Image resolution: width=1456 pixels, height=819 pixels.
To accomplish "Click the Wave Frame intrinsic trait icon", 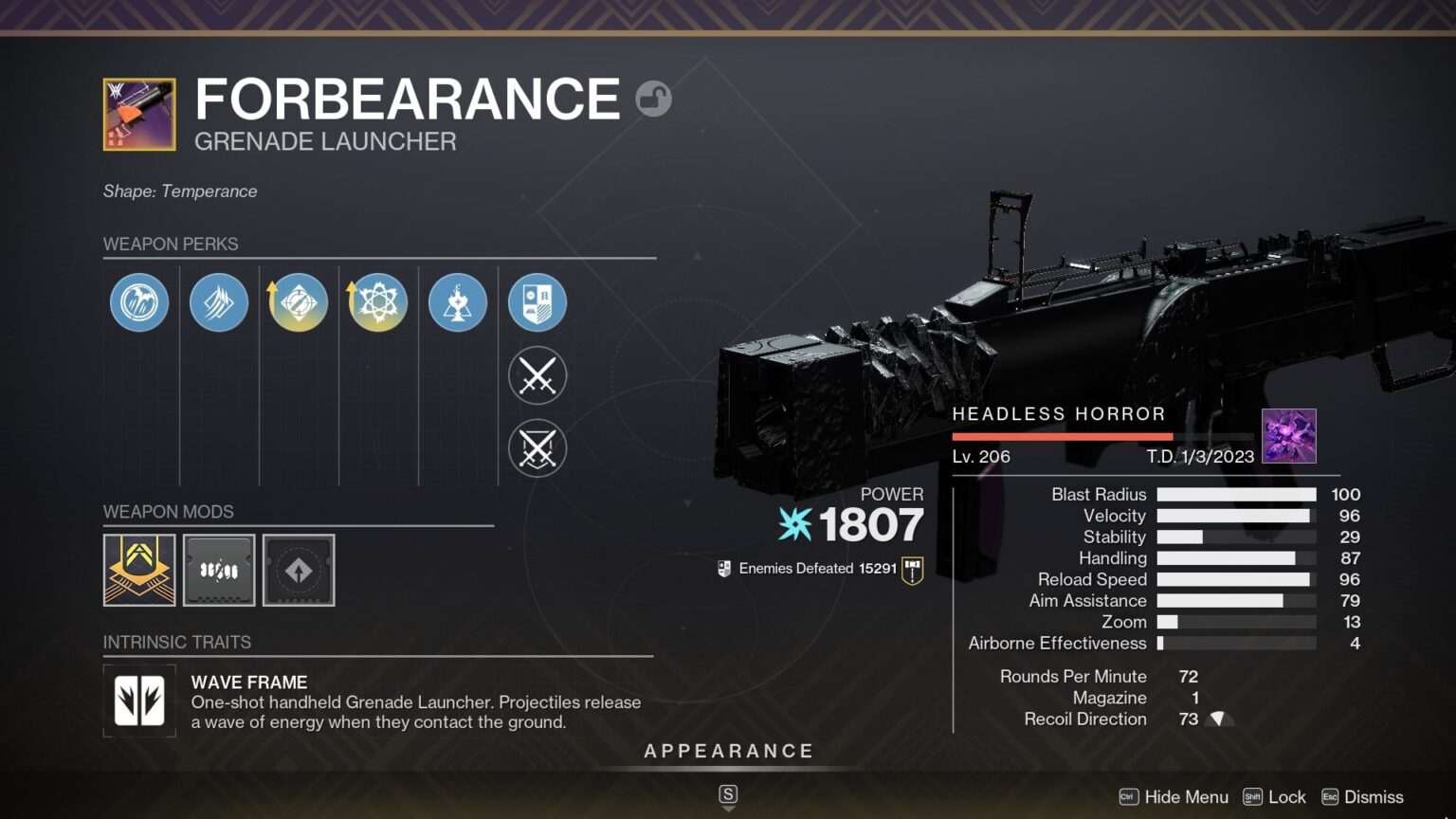I will click(x=138, y=702).
